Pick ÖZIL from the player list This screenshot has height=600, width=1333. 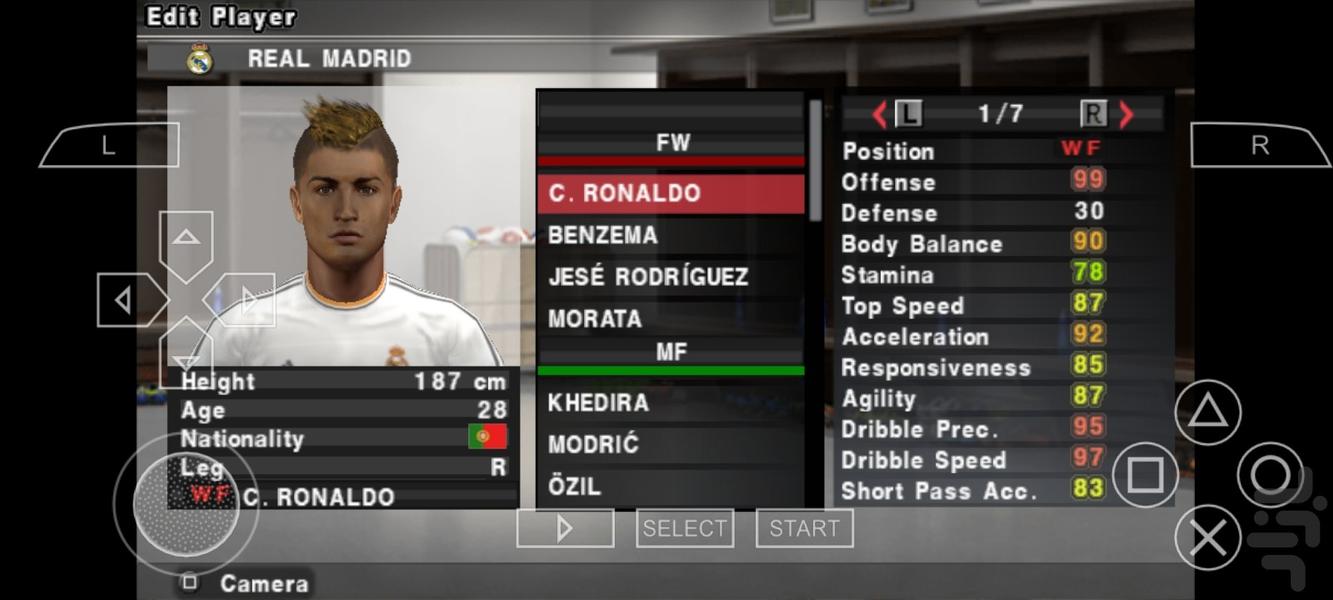pos(670,487)
